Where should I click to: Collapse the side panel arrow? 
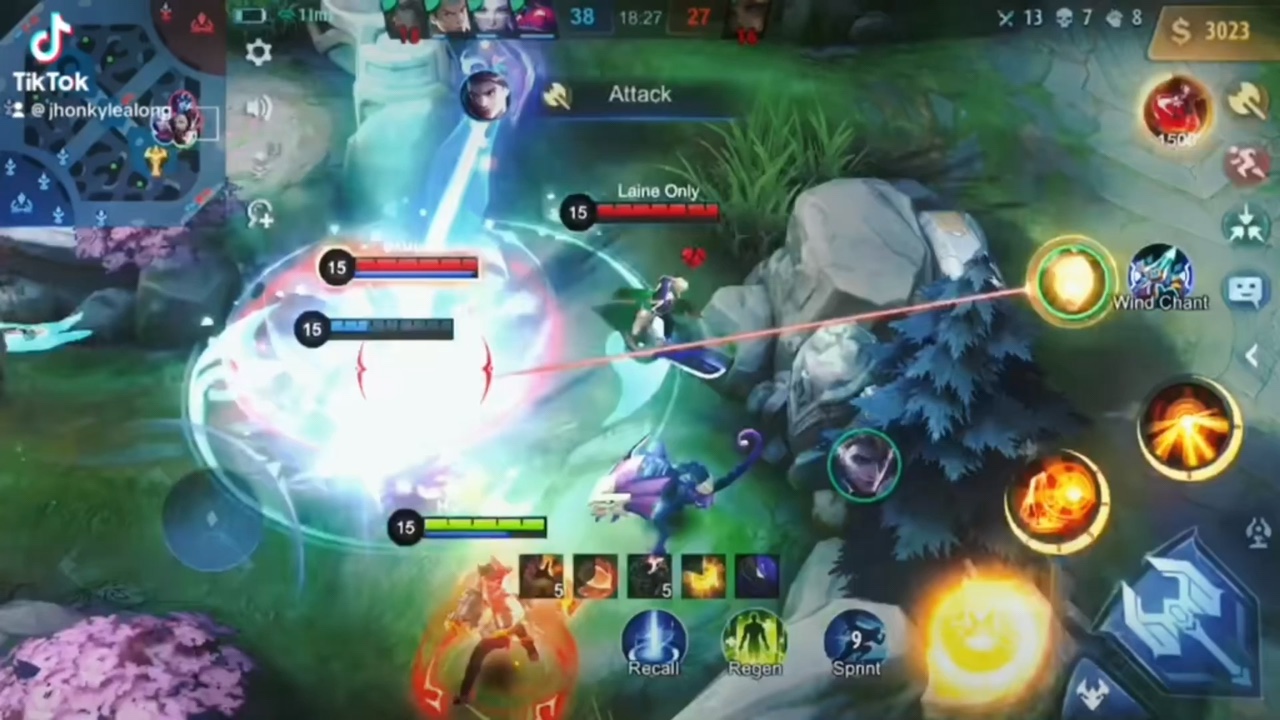[x=1250, y=355]
